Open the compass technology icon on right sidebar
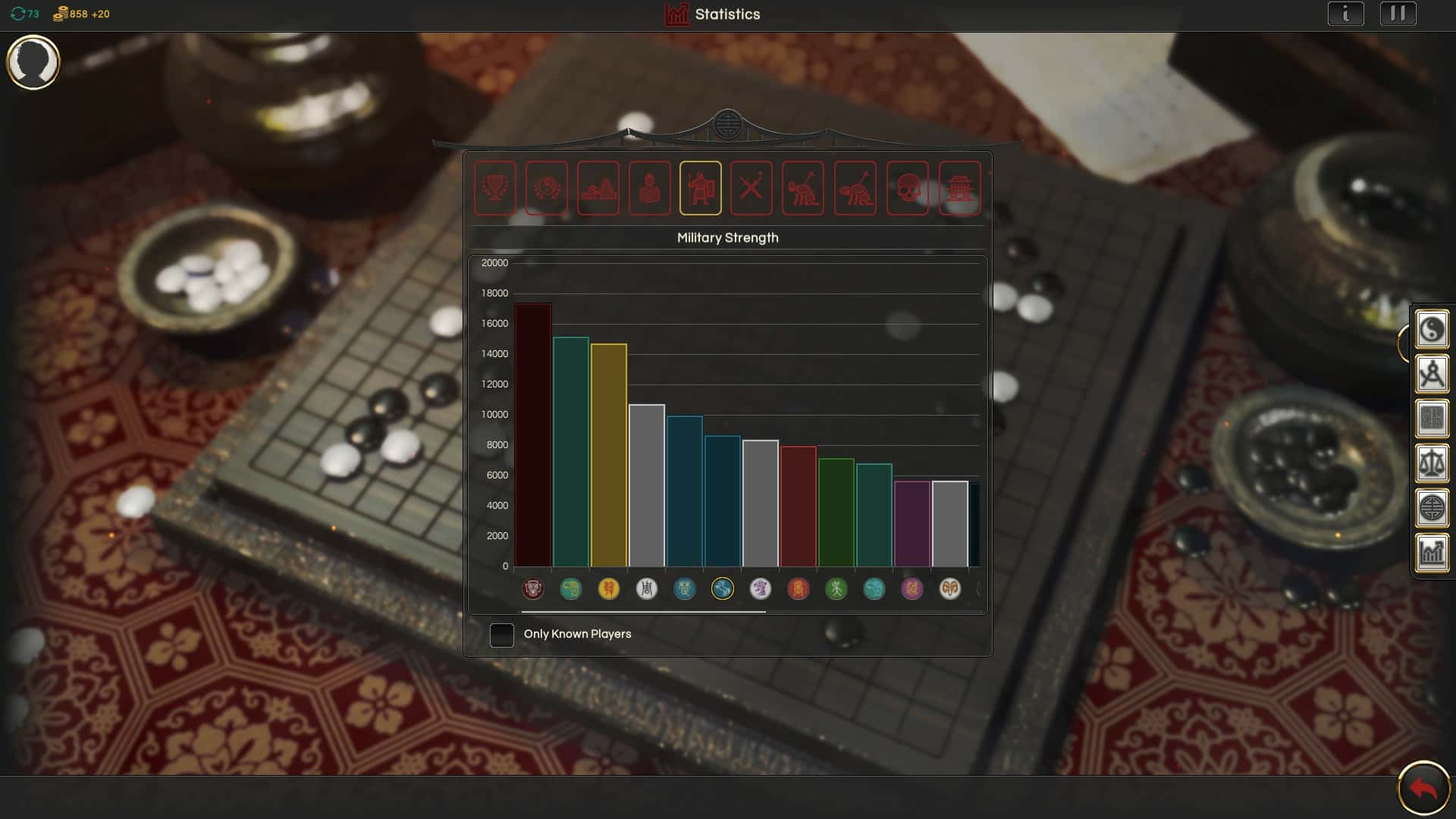 1432,373
